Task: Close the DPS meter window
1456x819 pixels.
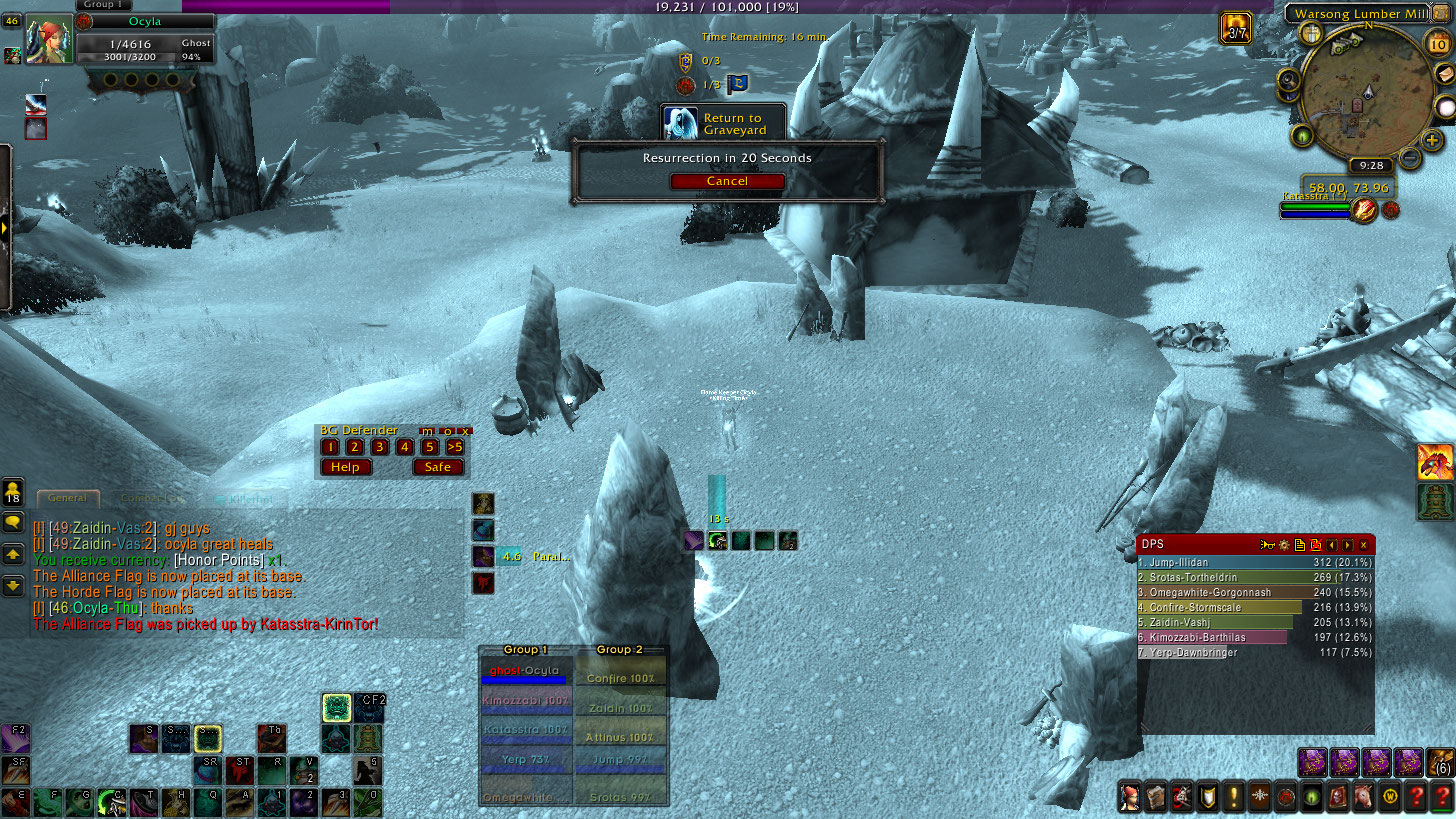Action: coord(1363,545)
